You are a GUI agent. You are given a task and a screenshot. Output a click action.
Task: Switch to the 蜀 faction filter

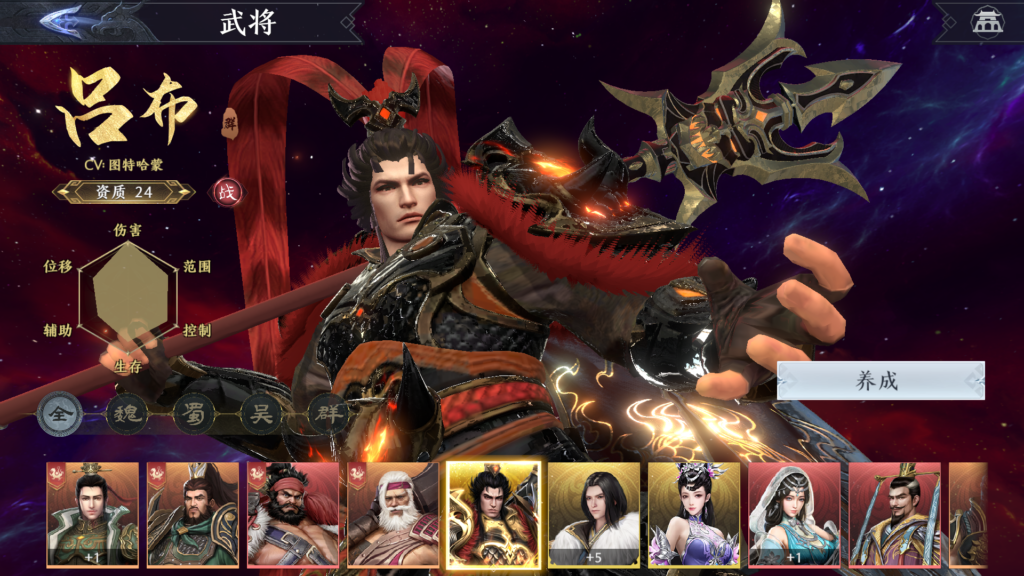coord(194,414)
